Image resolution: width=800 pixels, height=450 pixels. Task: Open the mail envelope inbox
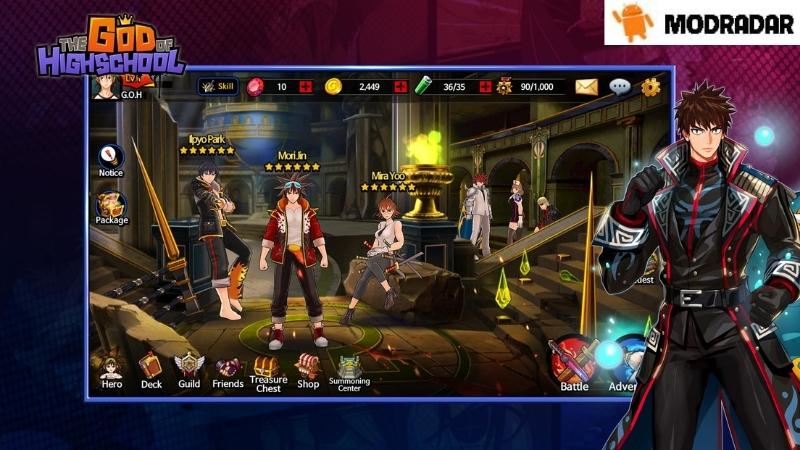[586, 87]
